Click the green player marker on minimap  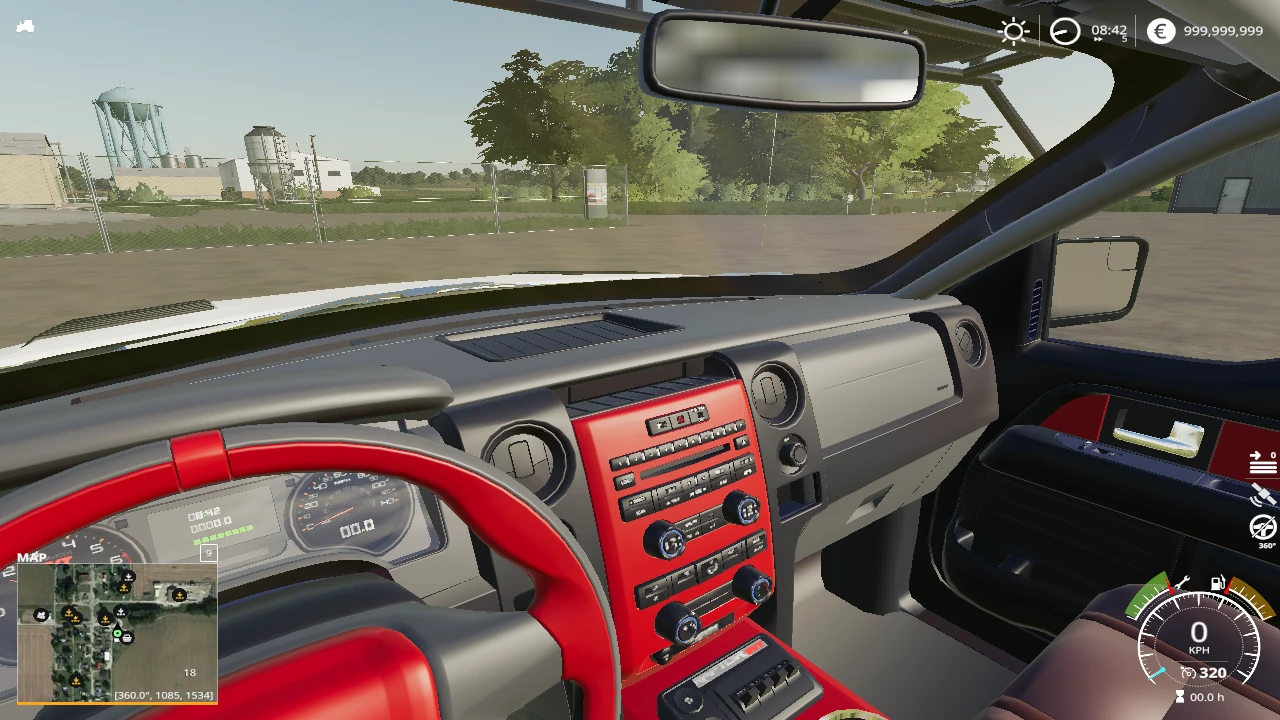[117, 632]
